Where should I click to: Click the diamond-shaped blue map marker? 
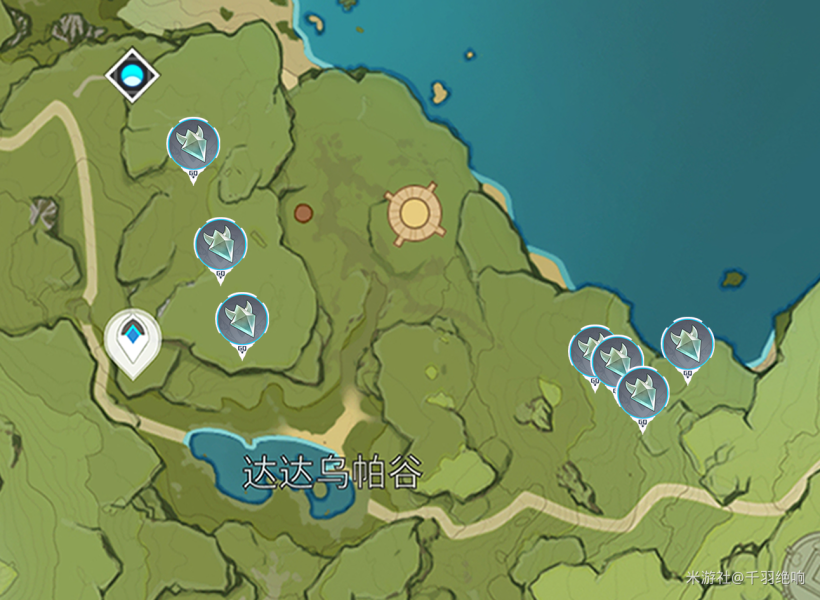132,75
